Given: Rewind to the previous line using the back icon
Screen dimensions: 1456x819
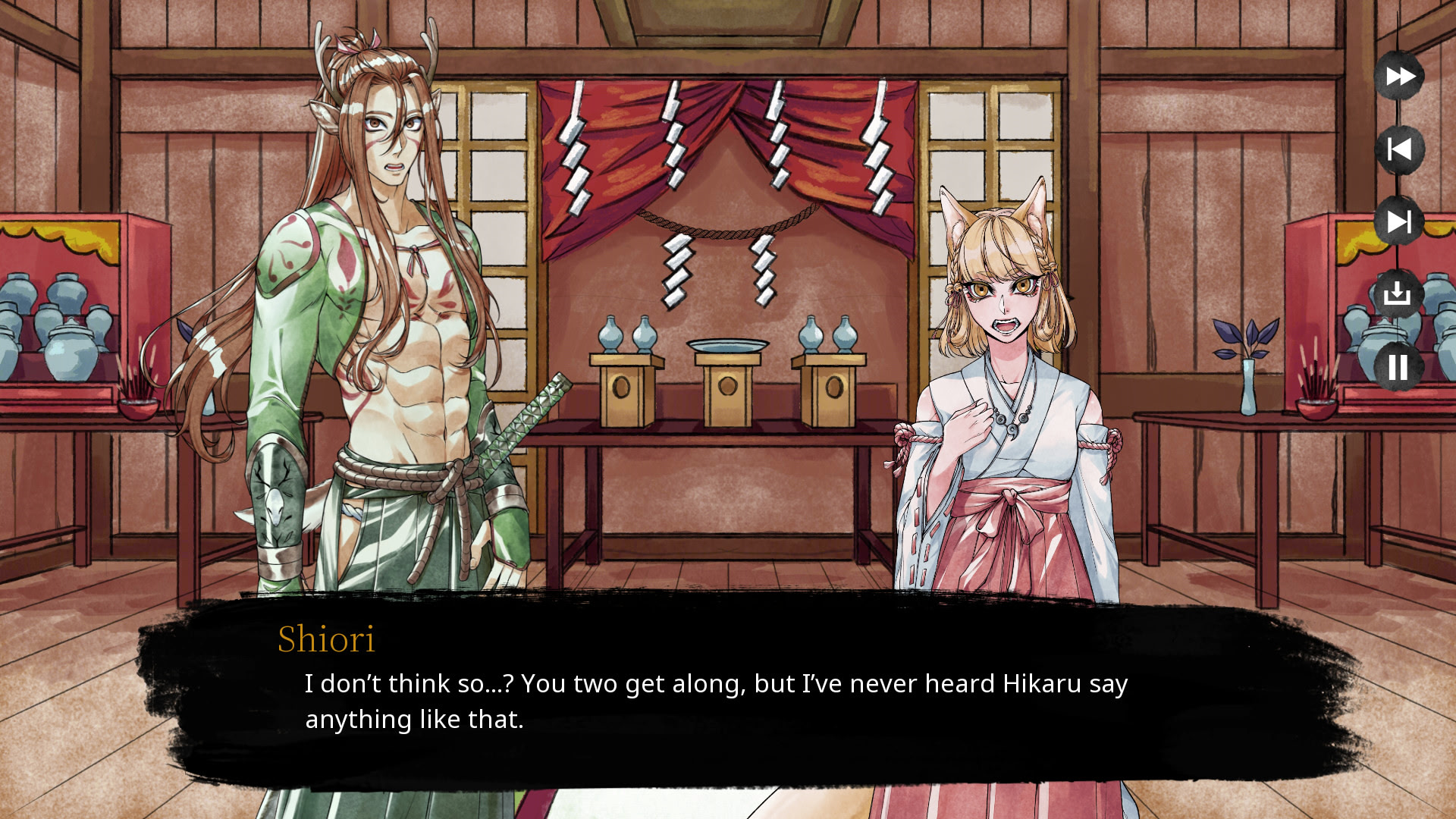Looking at the screenshot, I should coord(1399,149).
